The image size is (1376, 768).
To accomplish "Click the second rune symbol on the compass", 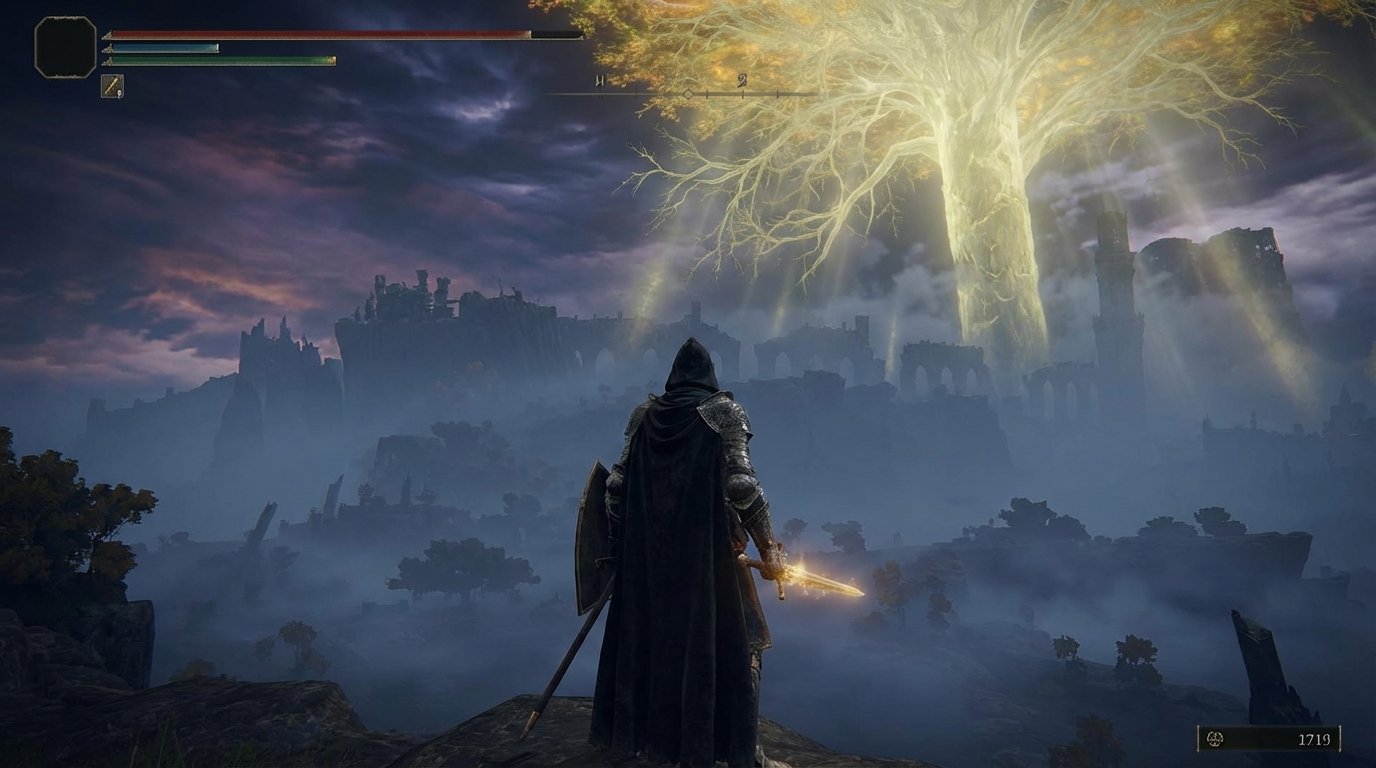I will point(743,80).
